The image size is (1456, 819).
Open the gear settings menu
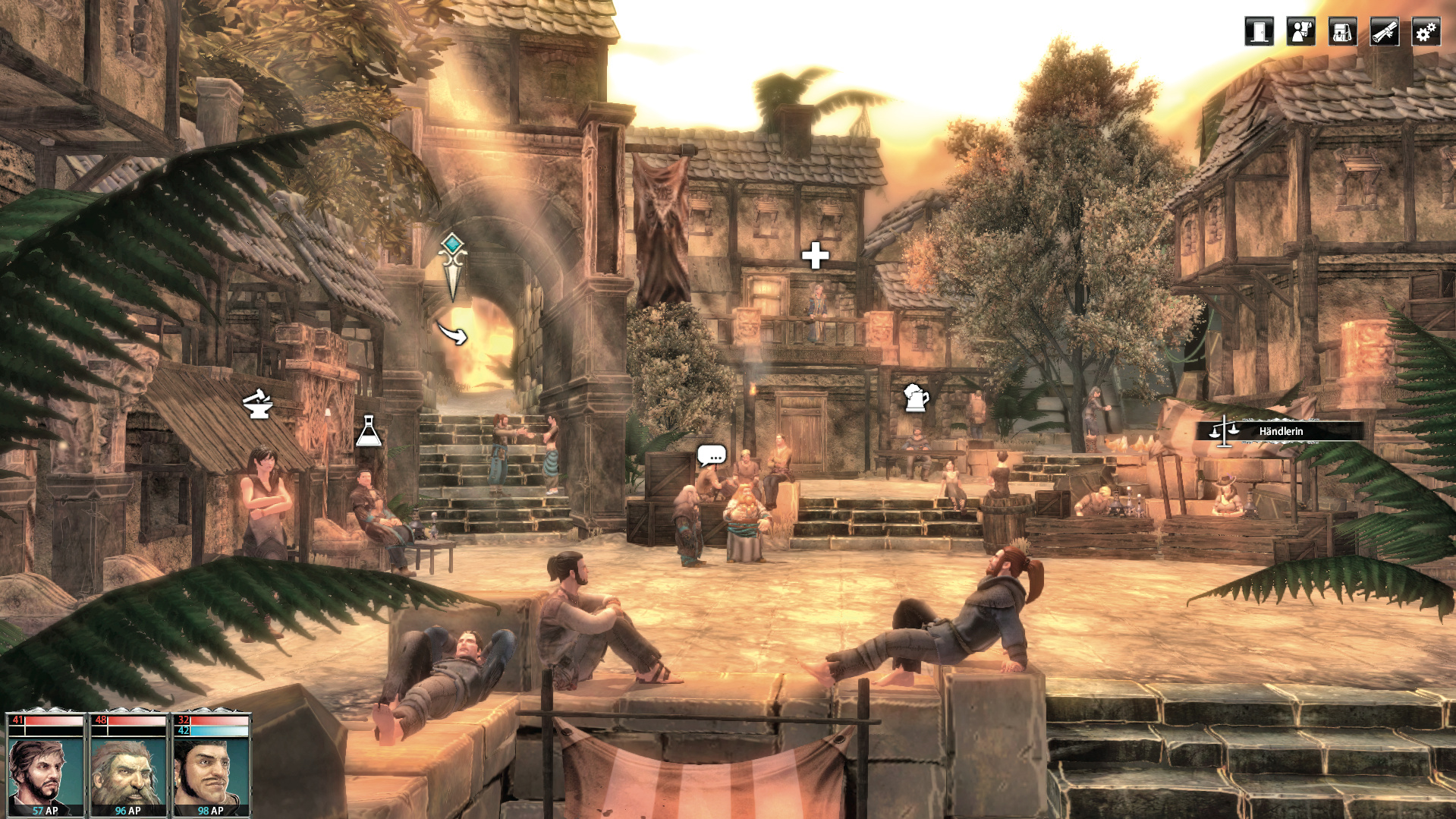(1426, 32)
